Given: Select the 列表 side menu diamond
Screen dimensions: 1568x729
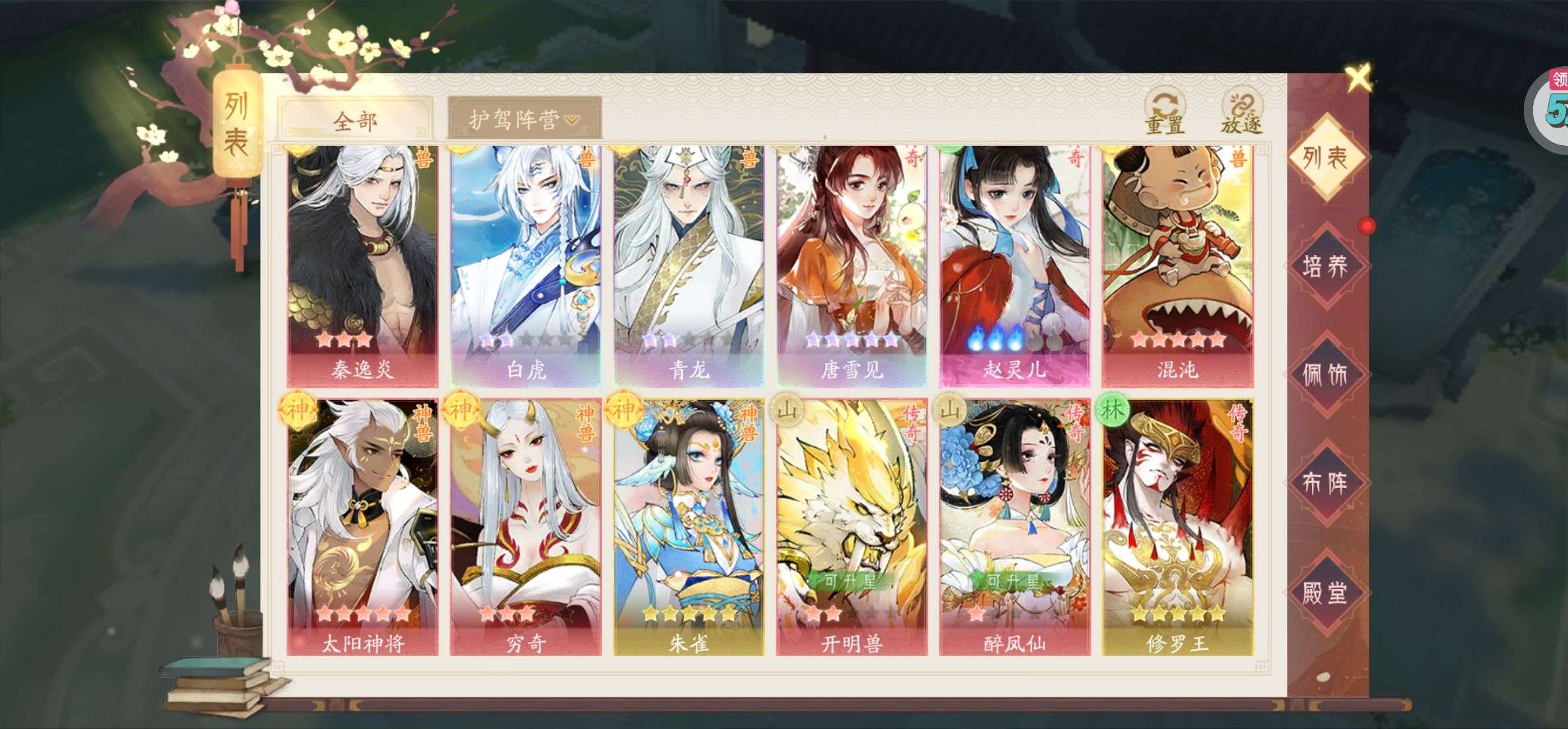Looking at the screenshot, I should [1325, 157].
